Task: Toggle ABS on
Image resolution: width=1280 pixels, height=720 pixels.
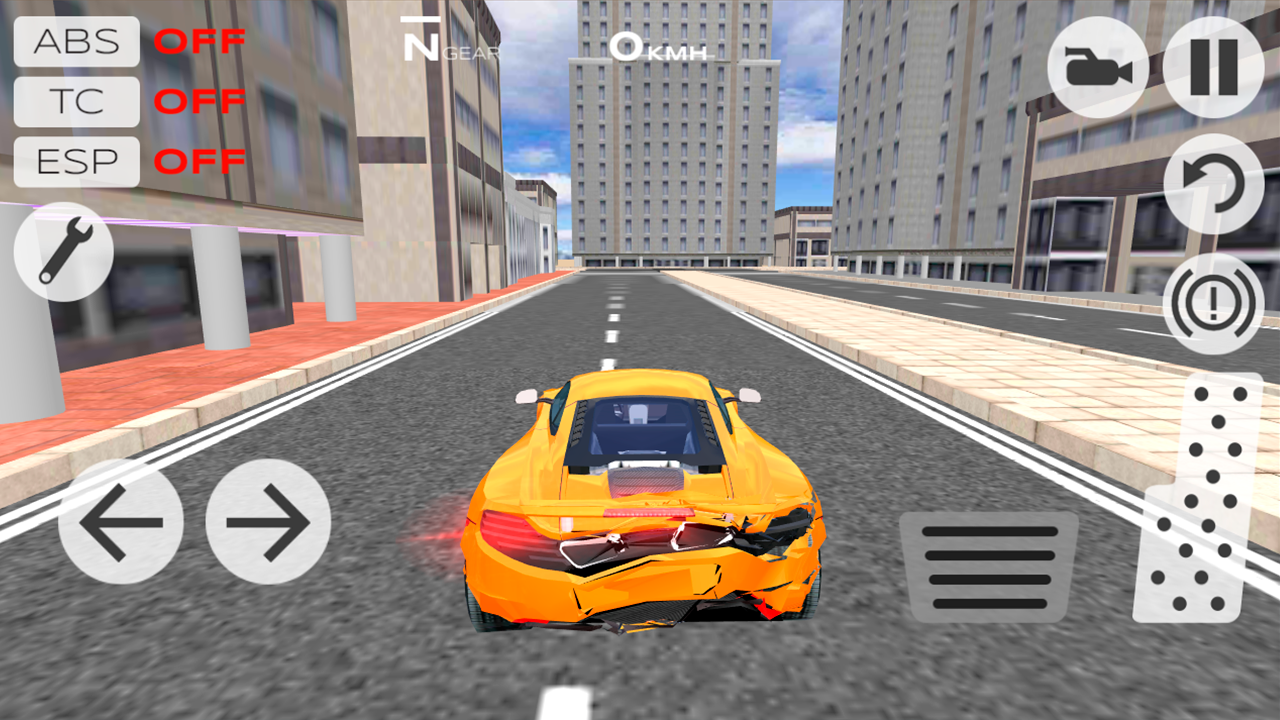Action: point(75,42)
